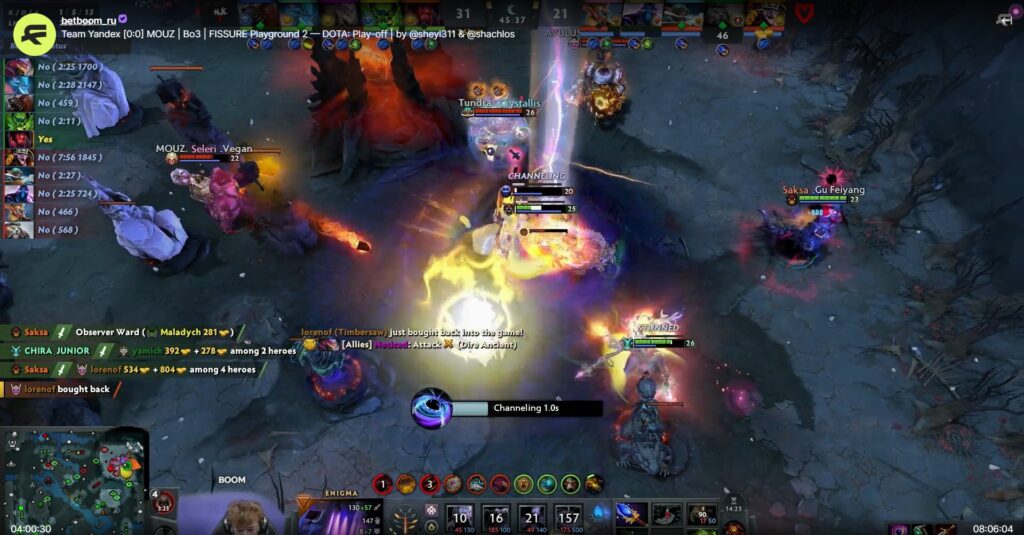Click the red MOUZ heart team logo

803,13
